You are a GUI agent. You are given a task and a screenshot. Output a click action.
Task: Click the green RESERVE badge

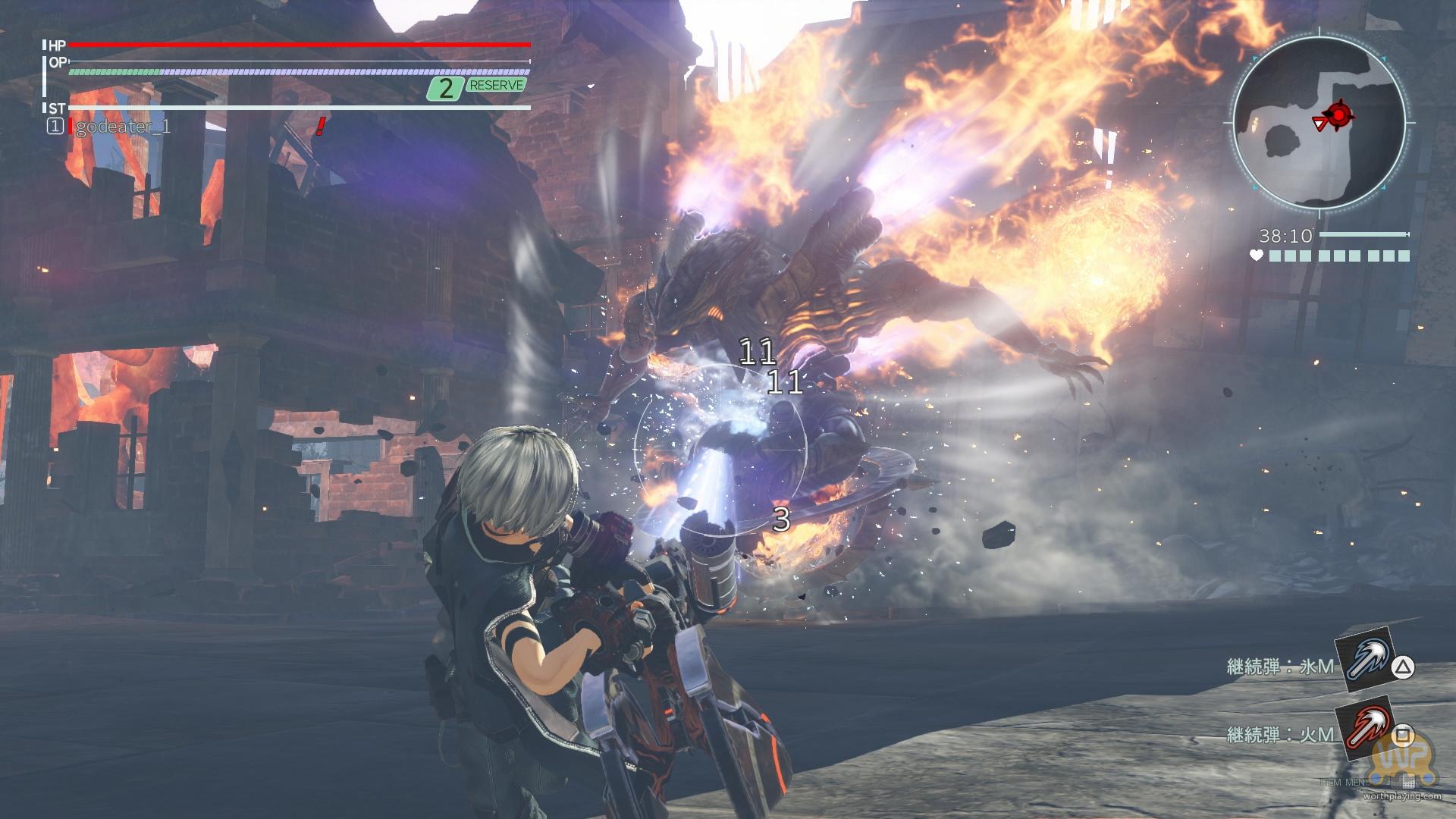click(496, 86)
